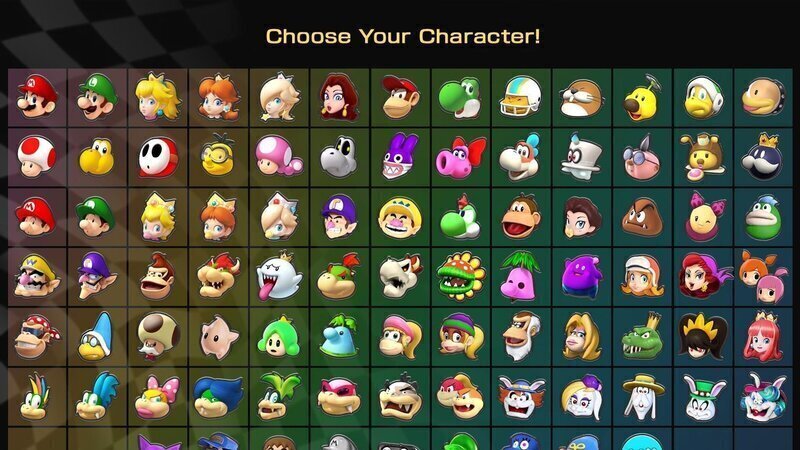The image size is (800, 450).
Task: Choose Baby Luigi
Action: tap(98, 216)
